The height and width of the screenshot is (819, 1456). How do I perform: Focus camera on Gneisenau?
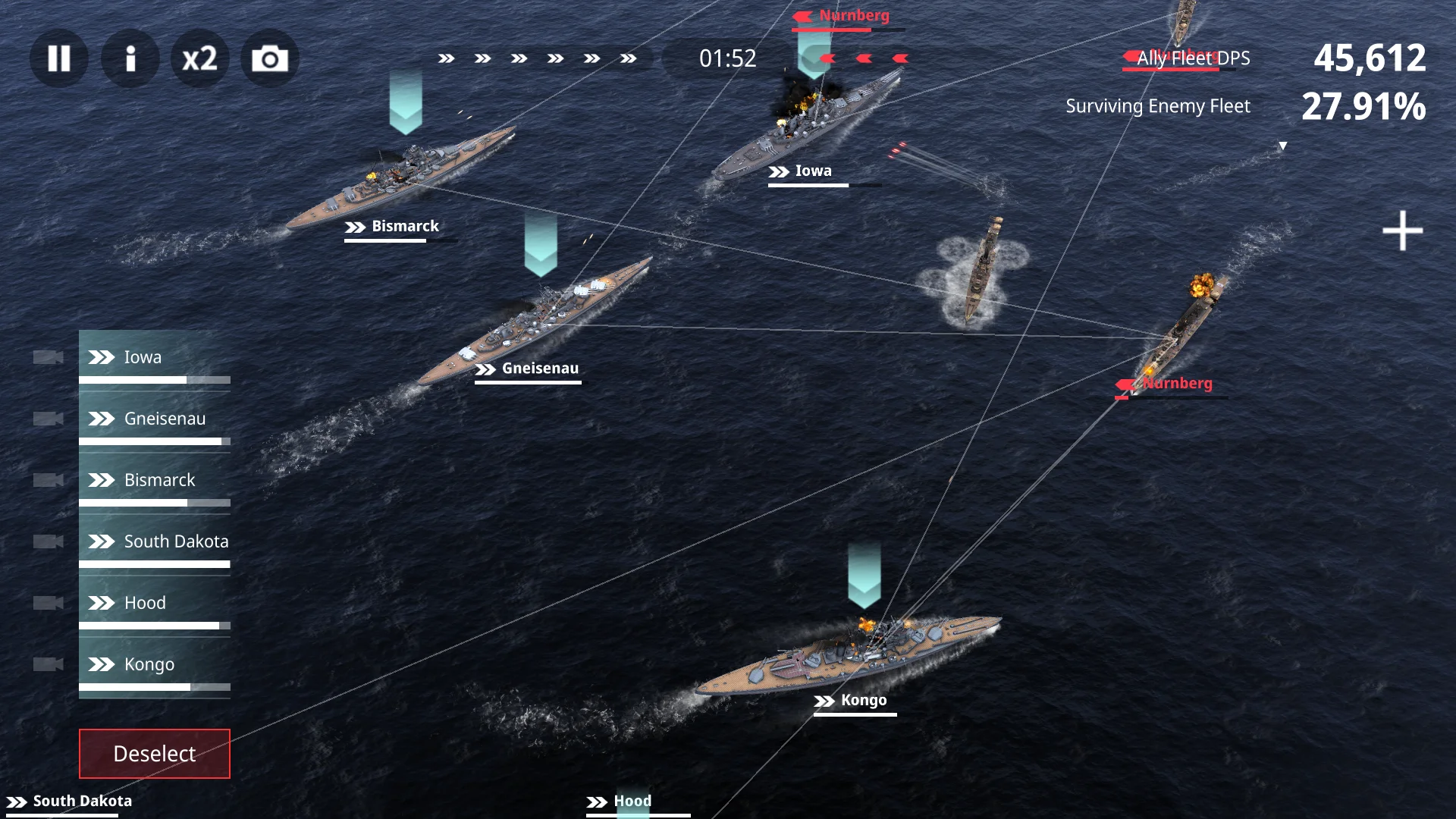(48, 419)
